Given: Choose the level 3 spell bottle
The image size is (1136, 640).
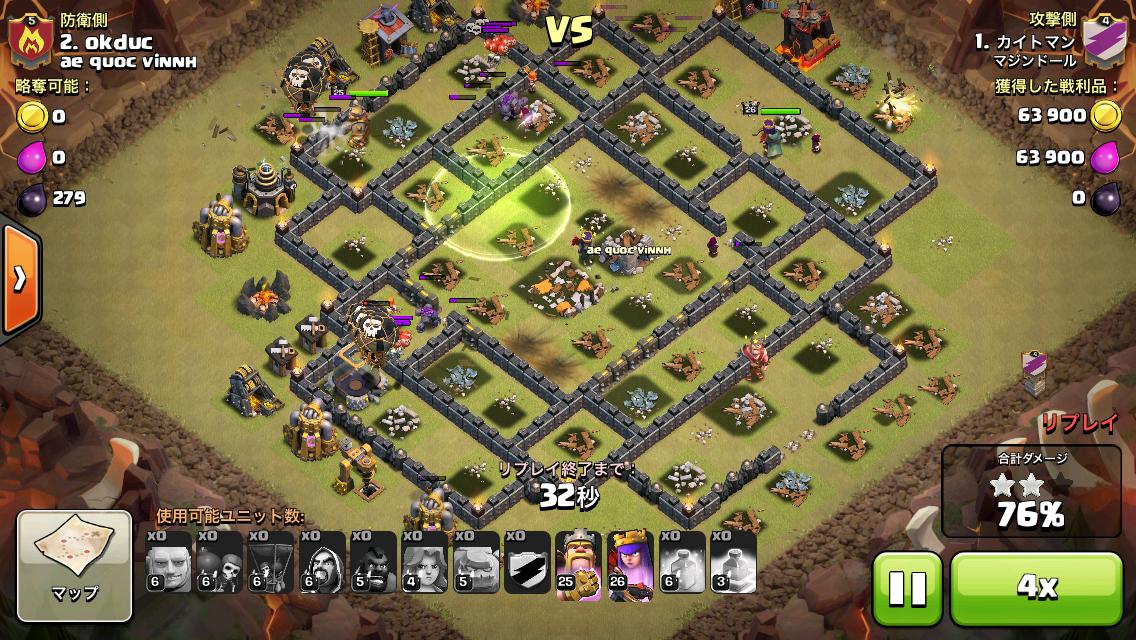Looking at the screenshot, I should (732, 563).
